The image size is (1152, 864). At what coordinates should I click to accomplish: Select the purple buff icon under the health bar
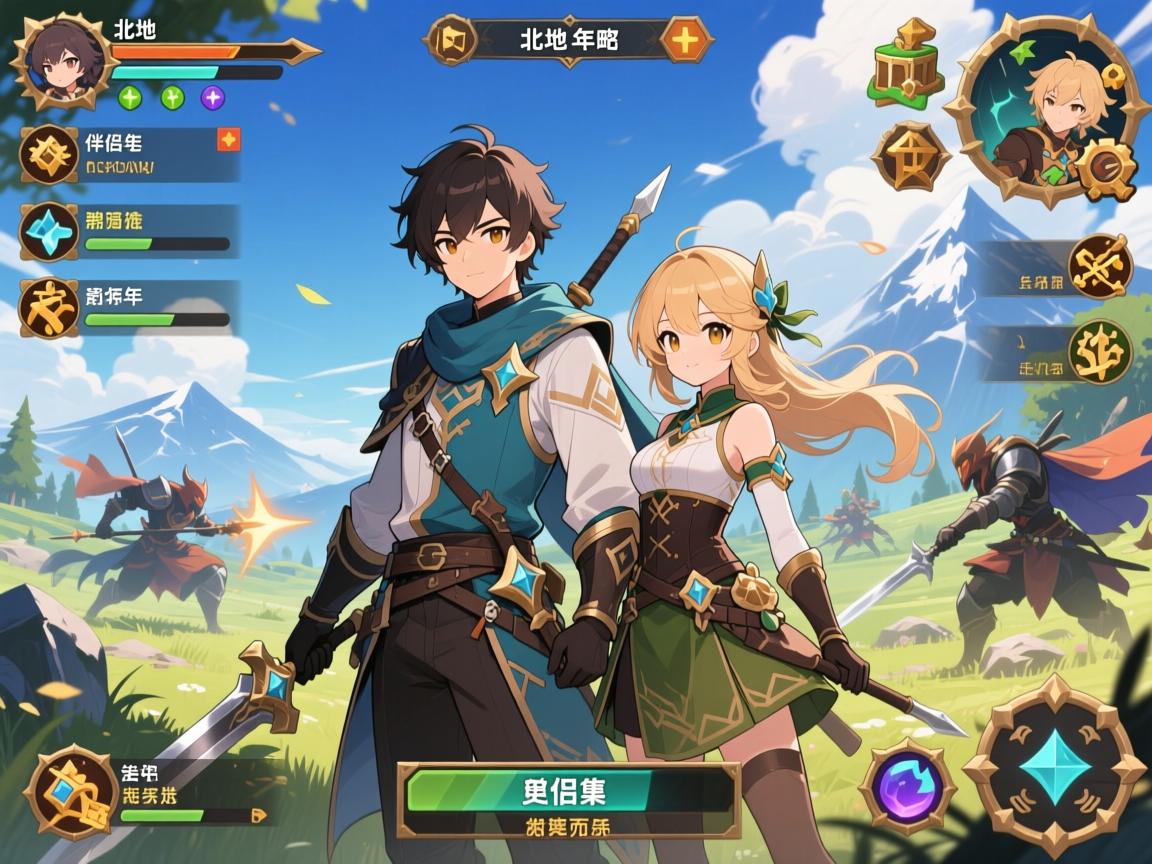pos(213,97)
